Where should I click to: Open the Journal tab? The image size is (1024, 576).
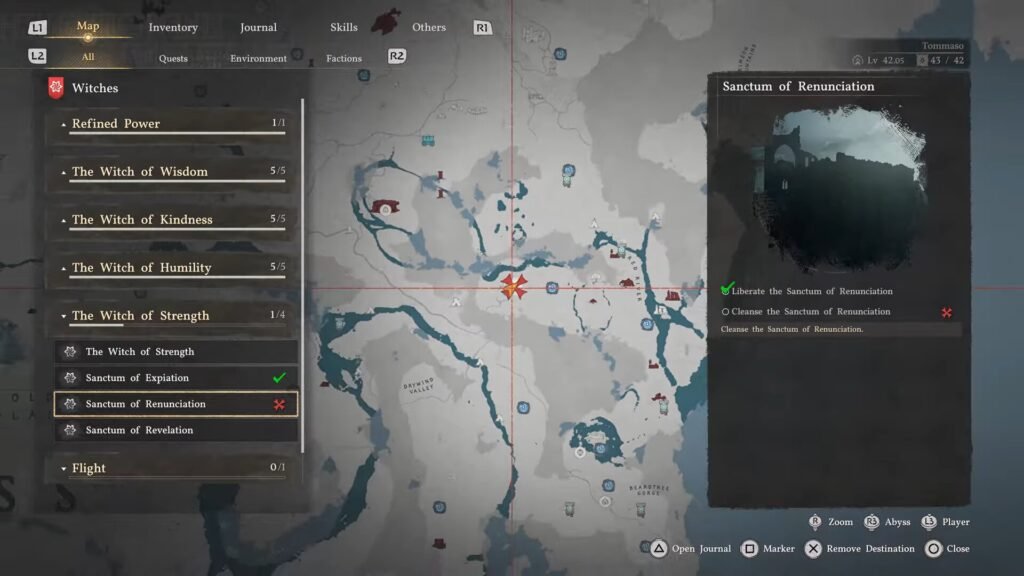(258, 27)
